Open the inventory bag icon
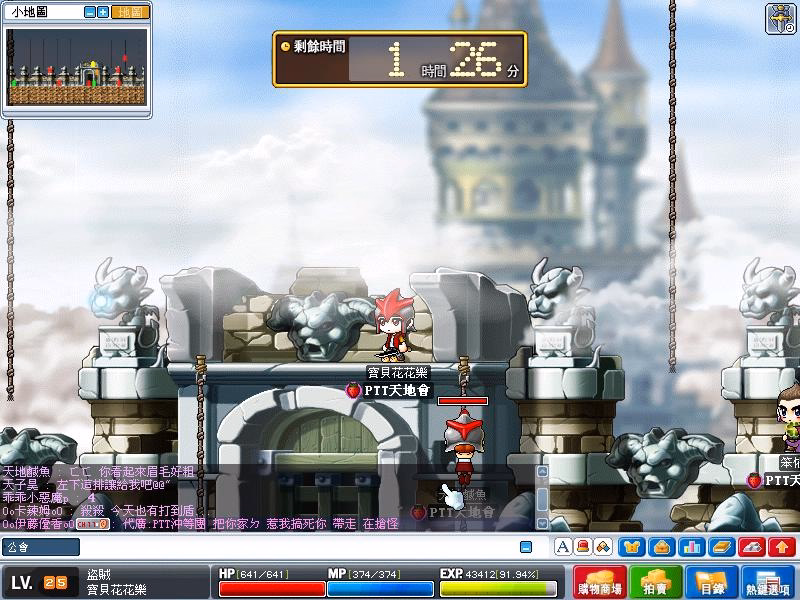Screen dimensions: 800x600 pyautogui.click(x=661, y=547)
